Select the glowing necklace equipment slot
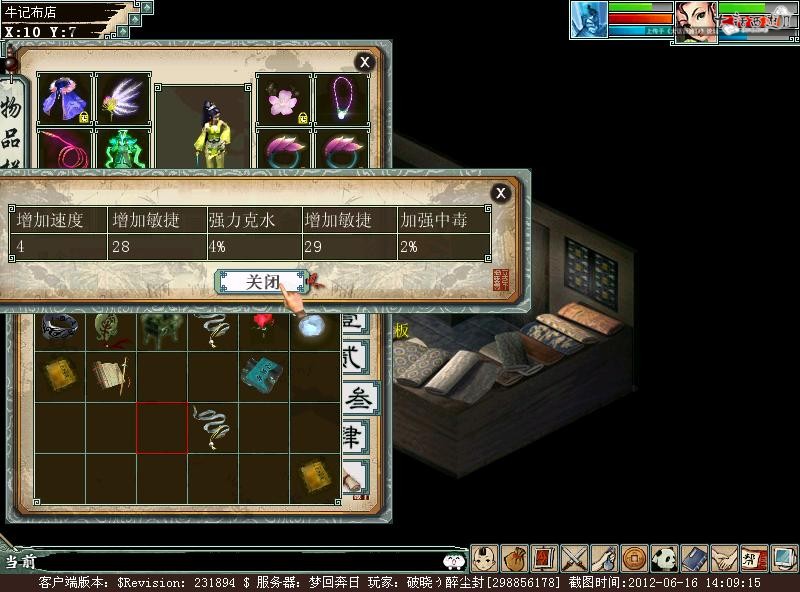 342,98
